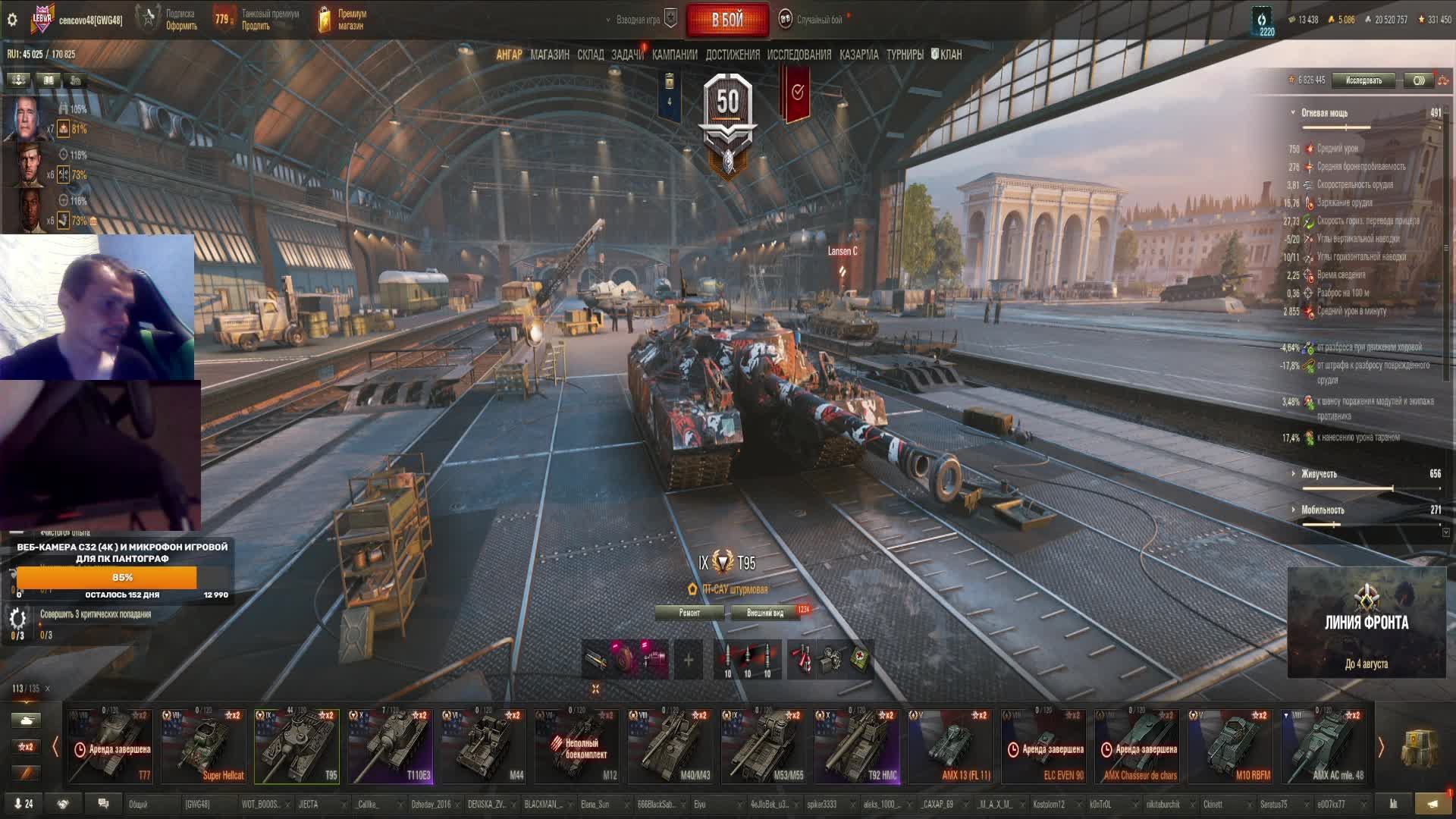The image size is (1456, 819).
Task: Open the Случайный бой battle mode selector
Action: [x=819, y=20]
